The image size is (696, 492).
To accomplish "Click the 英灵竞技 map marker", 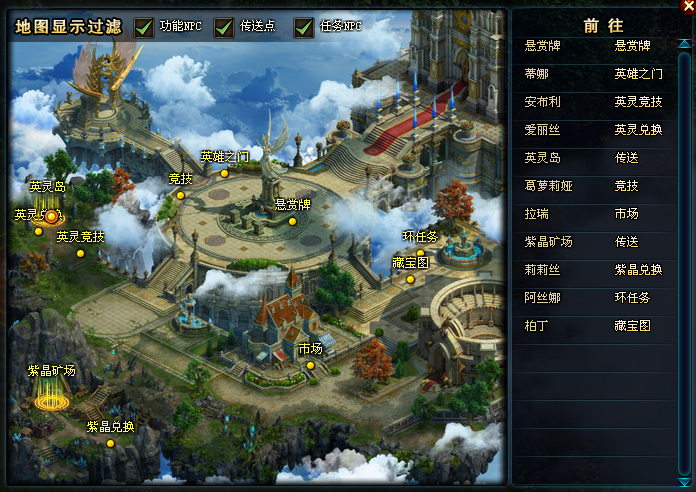I will click(x=80, y=253).
